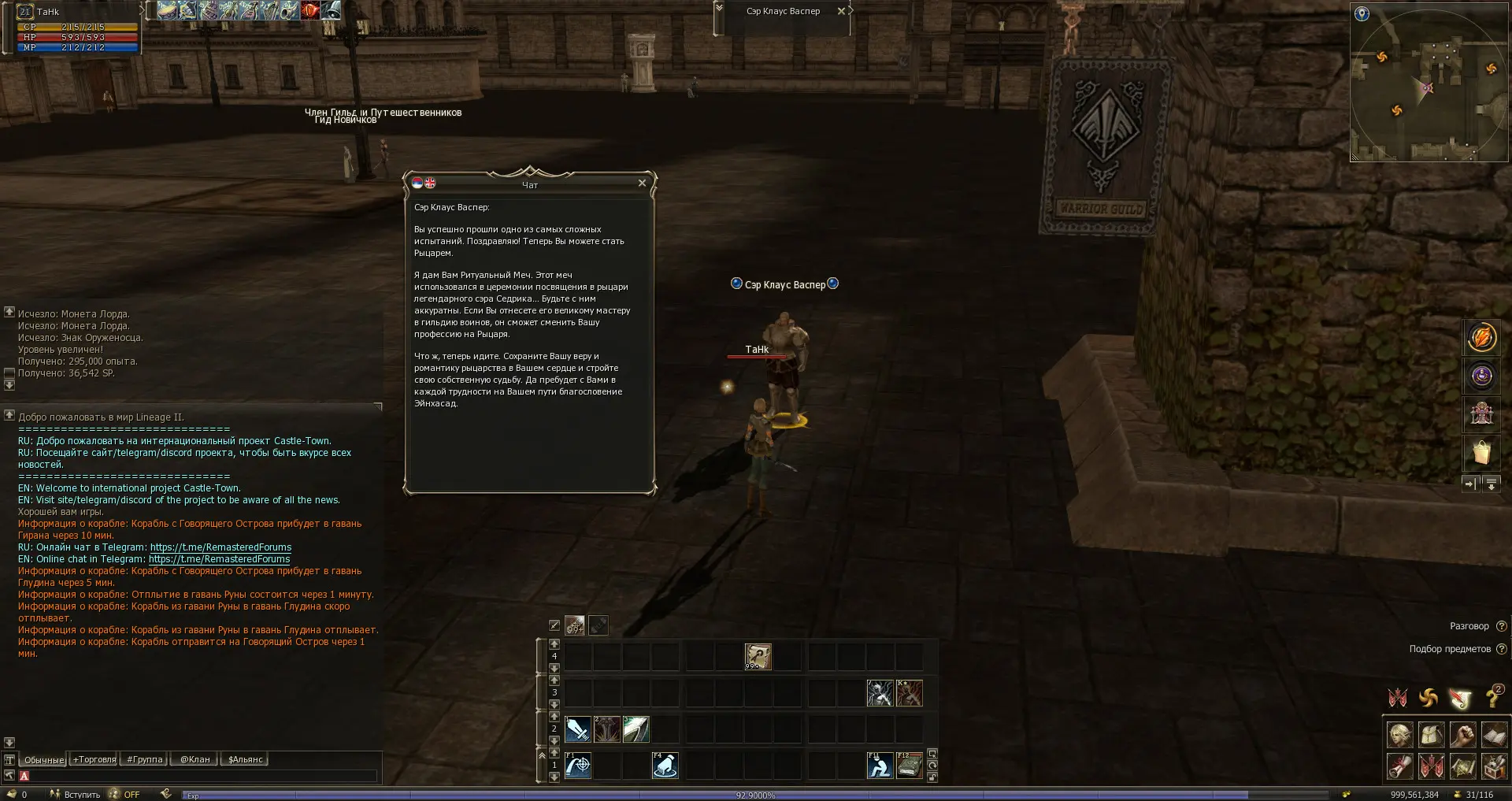Use the scroll item with 99+ count

coord(758,656)
